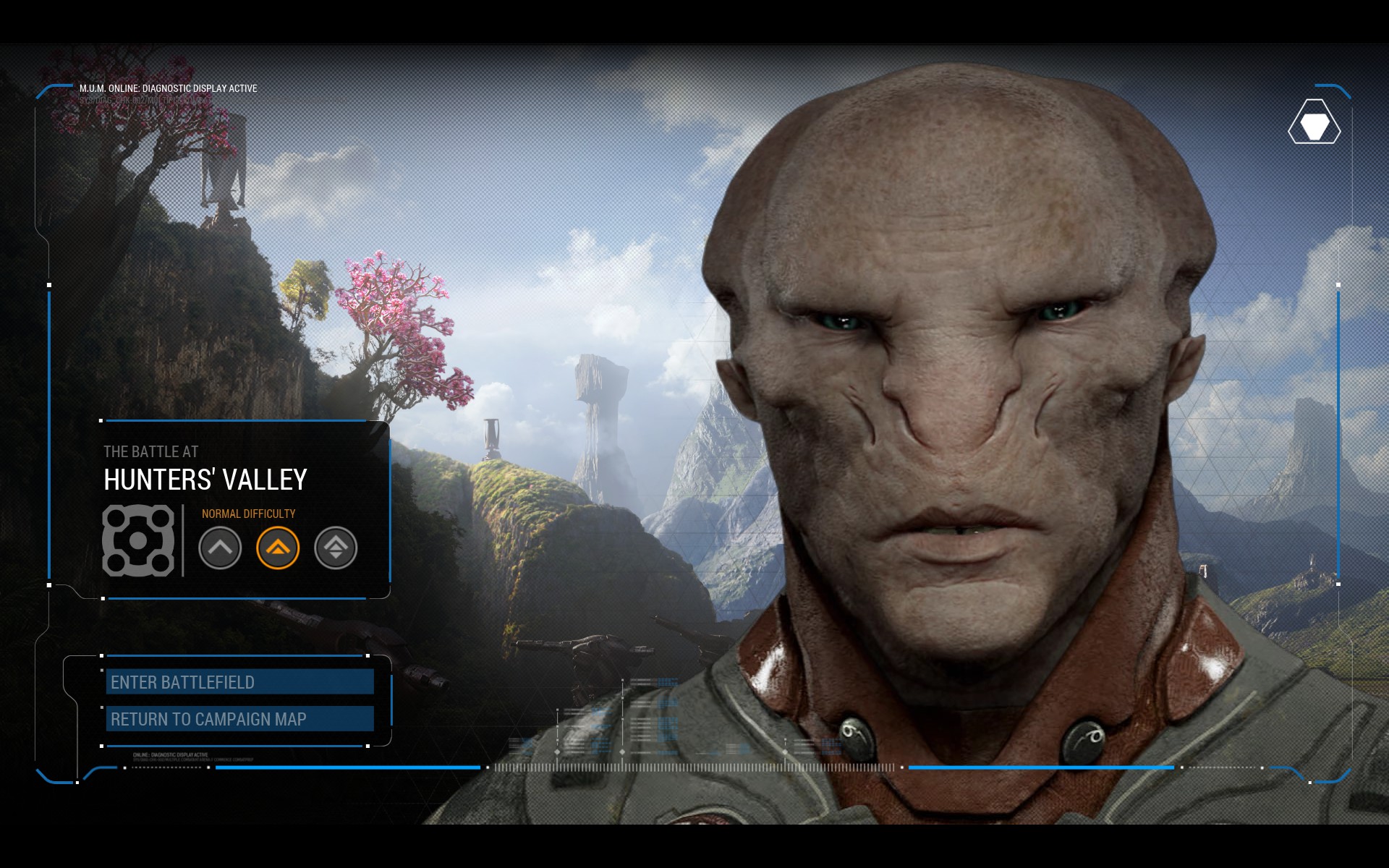Pick the hard difficulty icon

coord(336,548)
